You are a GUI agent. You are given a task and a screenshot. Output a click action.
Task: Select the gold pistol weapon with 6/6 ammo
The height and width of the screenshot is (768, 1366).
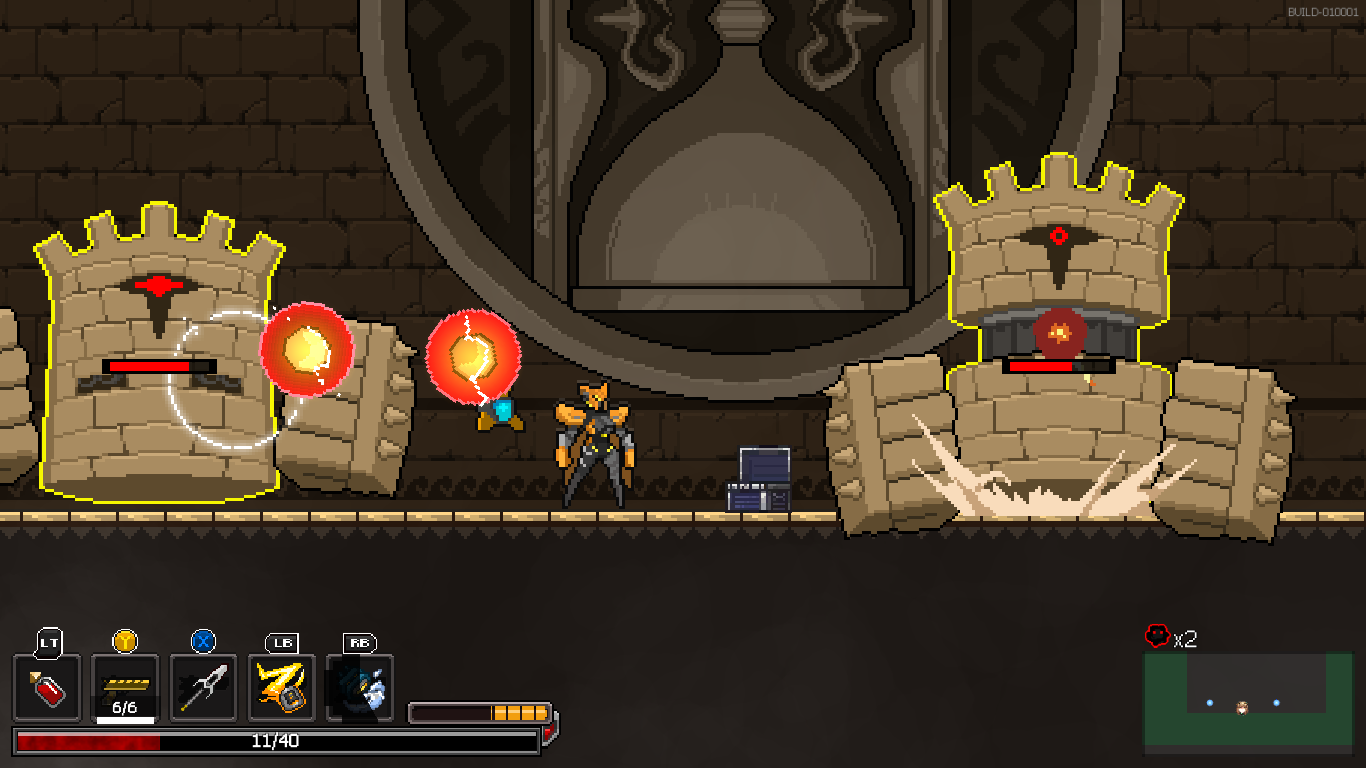click(124, 685)
